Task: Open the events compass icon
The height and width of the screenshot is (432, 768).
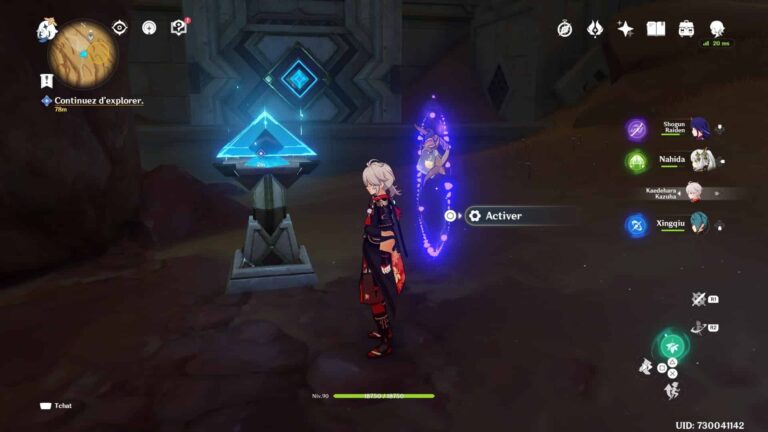Action: coord(565,29)
